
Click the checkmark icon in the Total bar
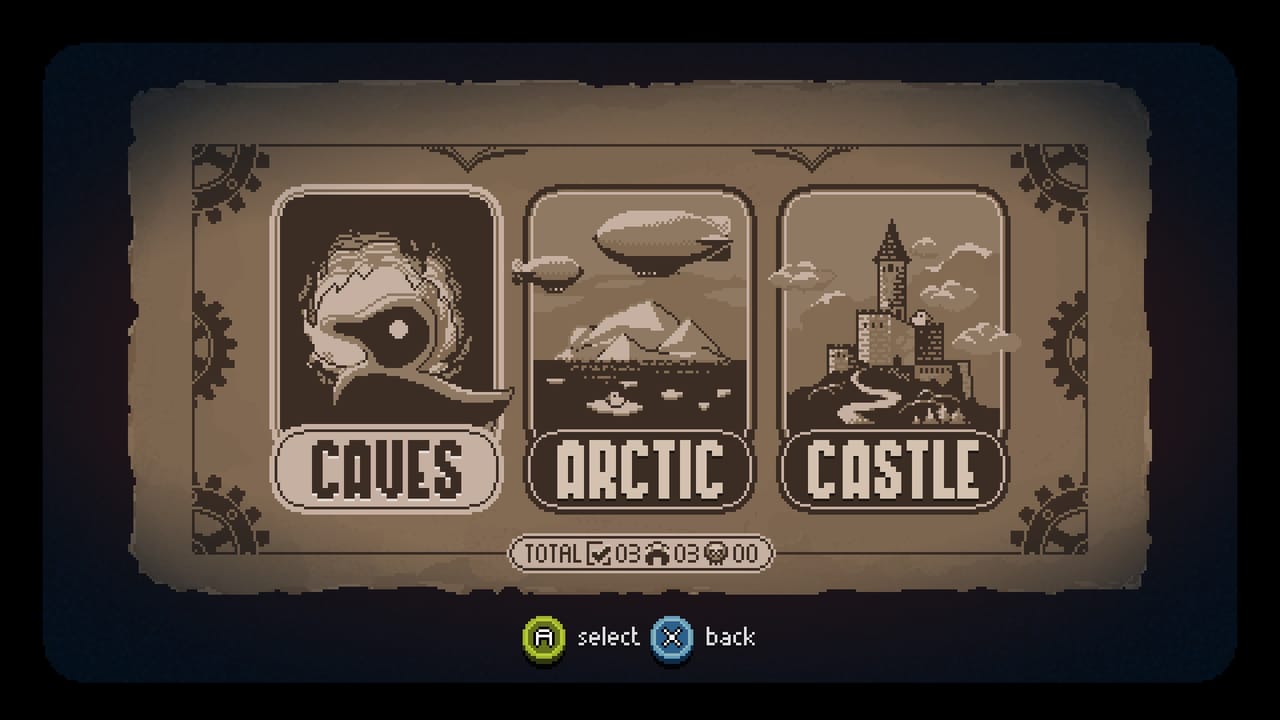(x=600, y=551)
